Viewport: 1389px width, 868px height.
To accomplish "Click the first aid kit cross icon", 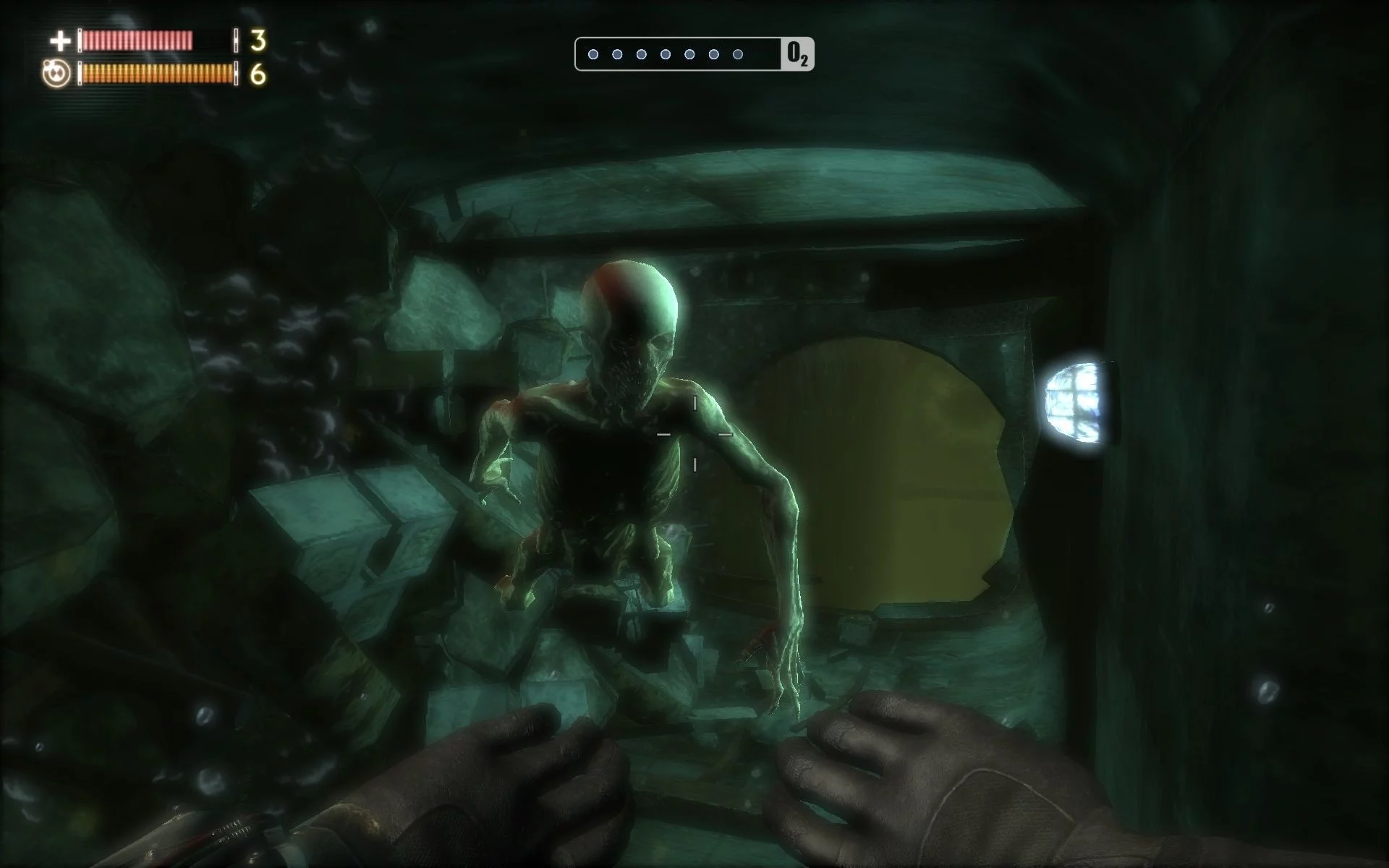I will point(59,41).
